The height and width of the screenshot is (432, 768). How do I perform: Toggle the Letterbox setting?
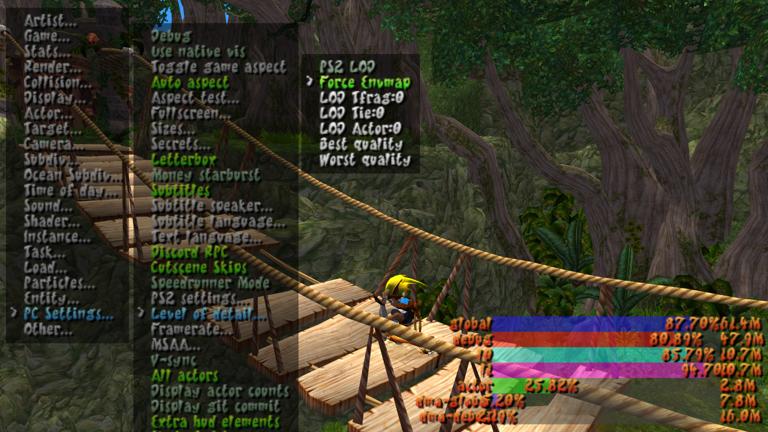pyautogui.click(x=183, y=159)
